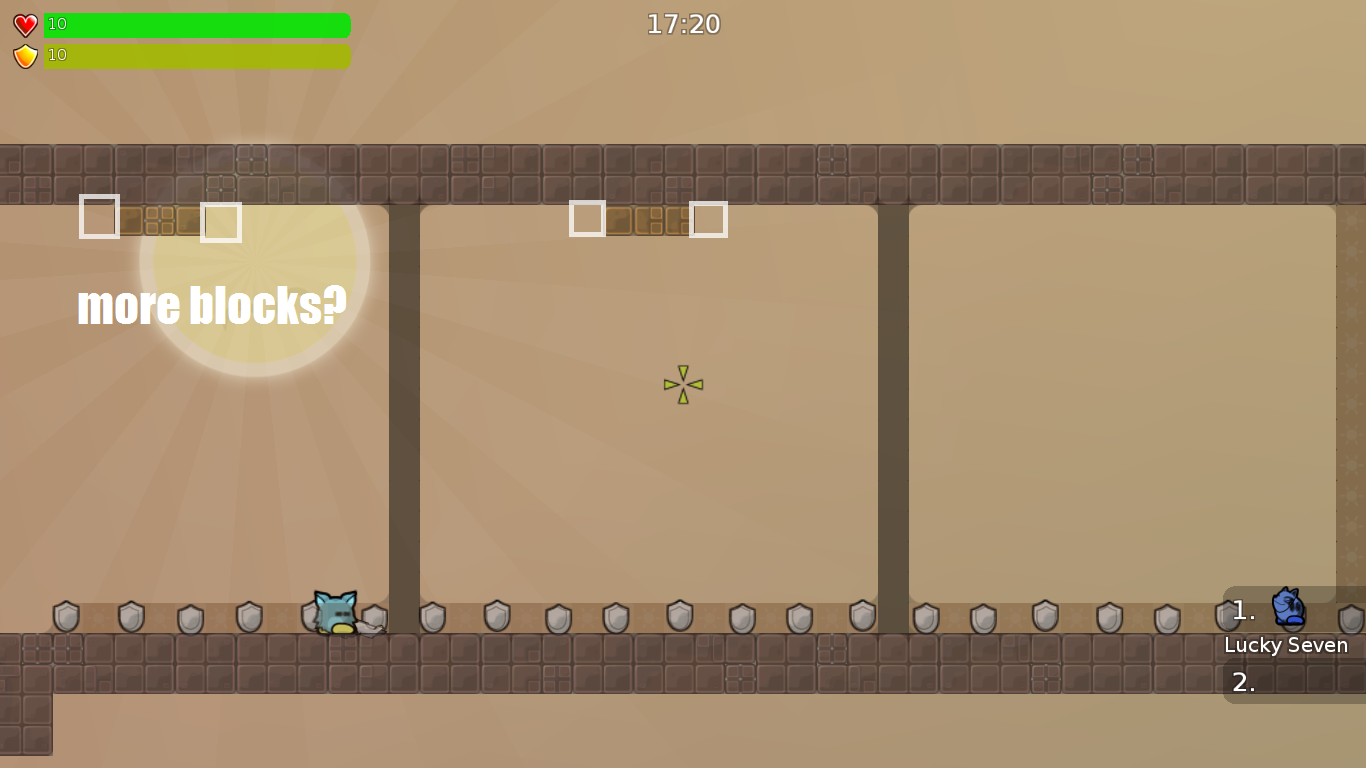The height and width of the screenshot is (768, 1366).
Task: Click the rightmost white block outline
Action: [710, 218]
